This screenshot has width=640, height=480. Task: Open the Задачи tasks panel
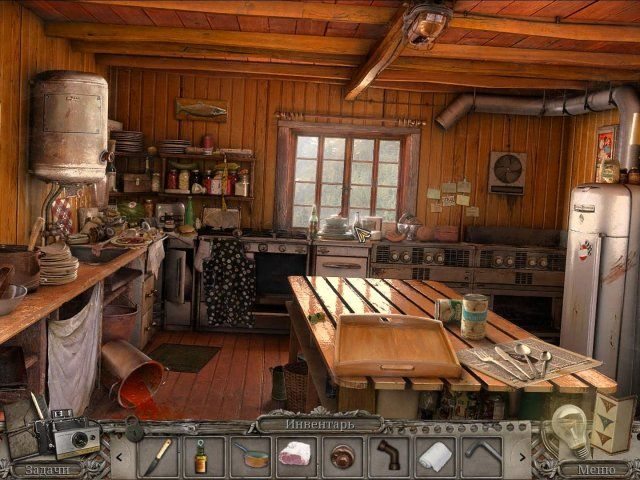tap(47, 469)
